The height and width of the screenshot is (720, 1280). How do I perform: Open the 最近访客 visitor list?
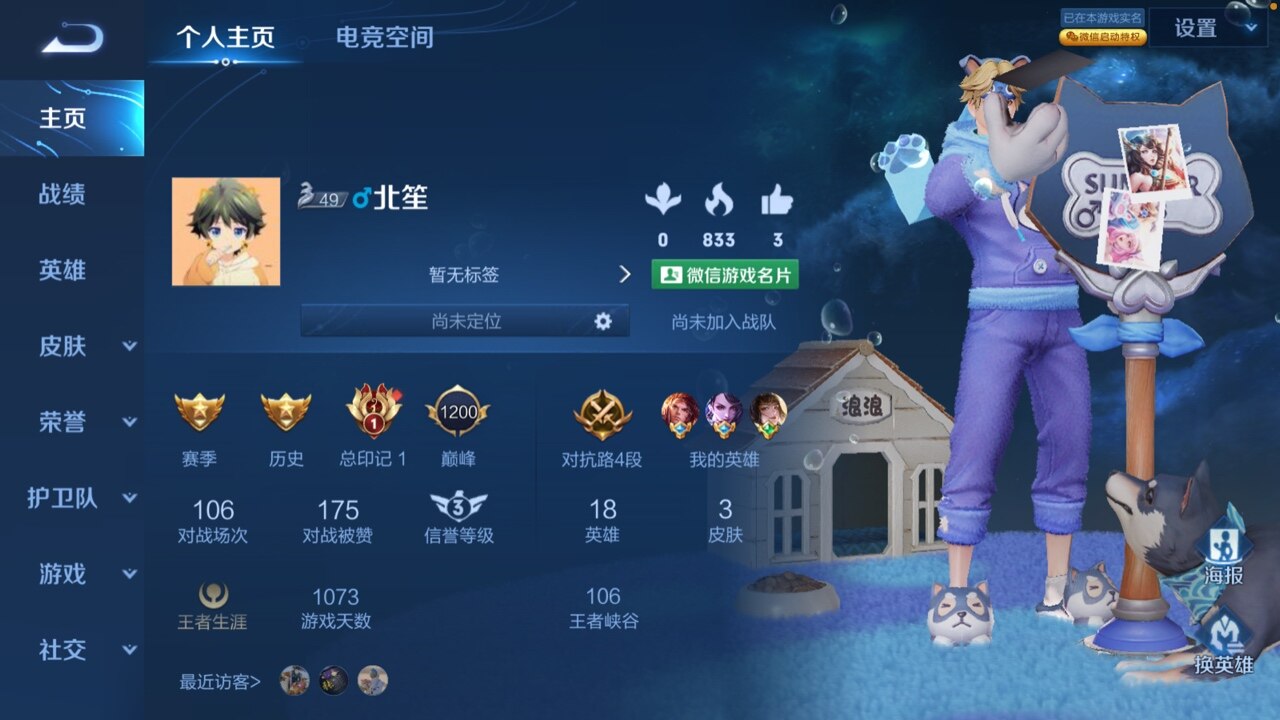tap(220, 682)
